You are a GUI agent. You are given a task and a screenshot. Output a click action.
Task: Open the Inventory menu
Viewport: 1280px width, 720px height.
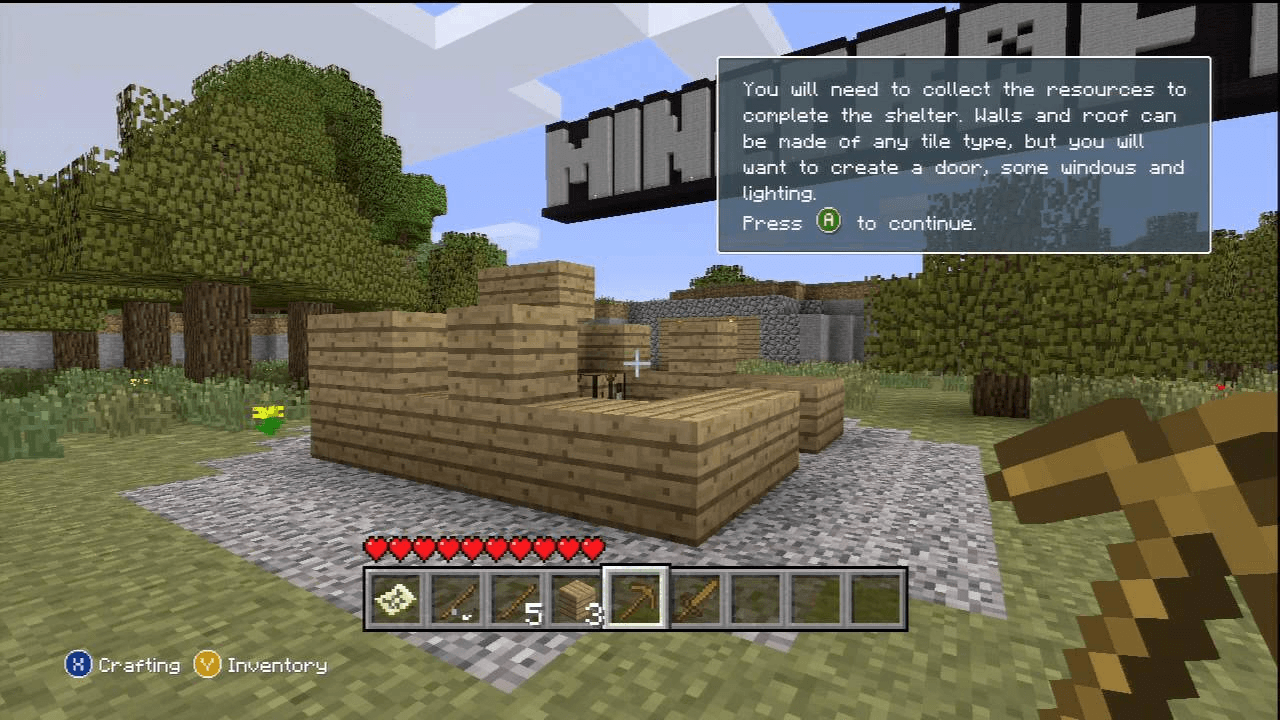click(277, 665)
